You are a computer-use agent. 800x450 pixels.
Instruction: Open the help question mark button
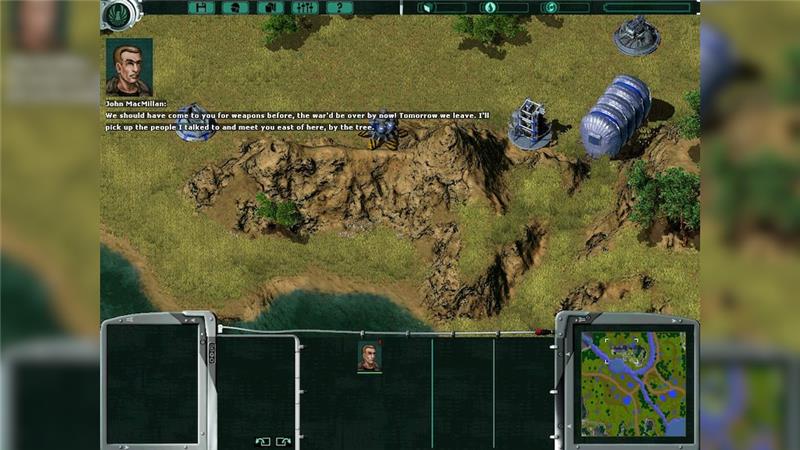tap(339, 8)
